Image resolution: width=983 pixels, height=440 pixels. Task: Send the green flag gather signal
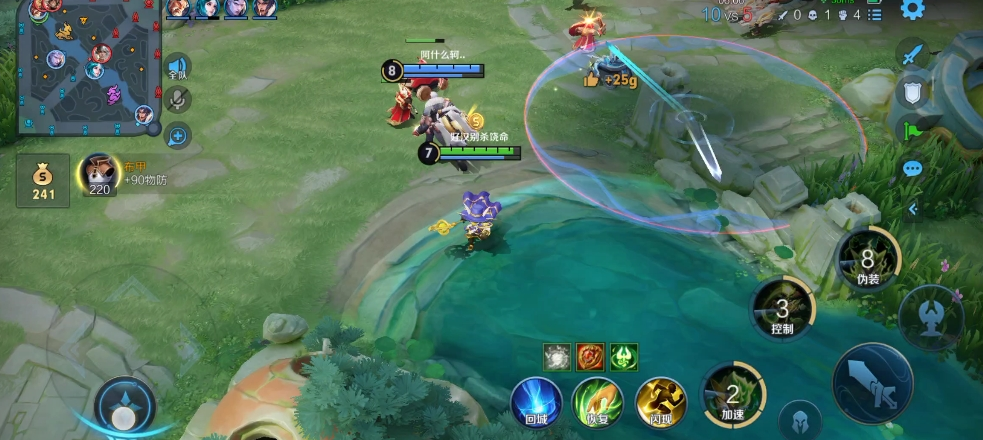pyautogui.click(x=912, y=129)
